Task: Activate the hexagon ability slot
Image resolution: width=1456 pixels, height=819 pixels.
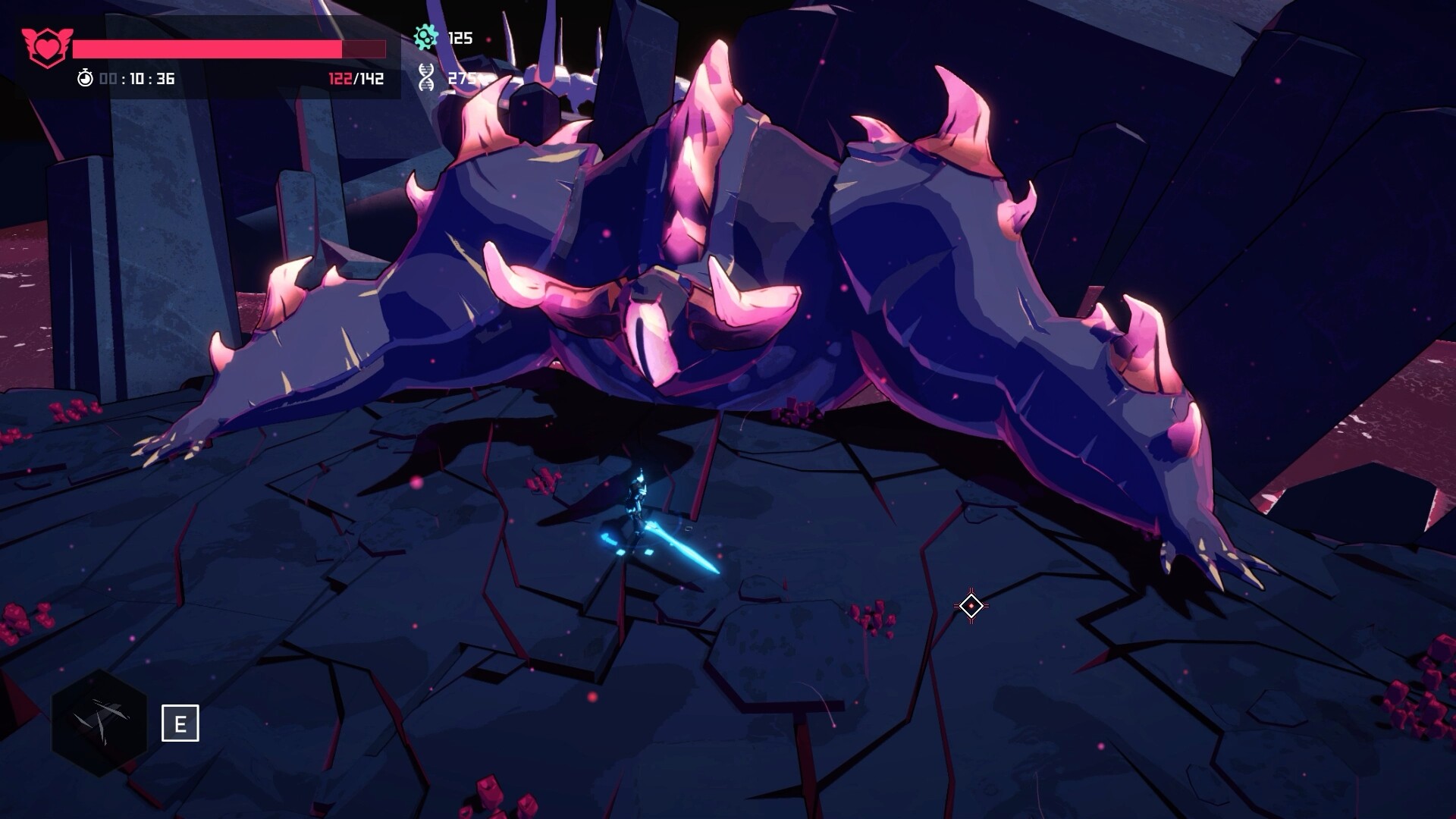Action: coord(99,723)
